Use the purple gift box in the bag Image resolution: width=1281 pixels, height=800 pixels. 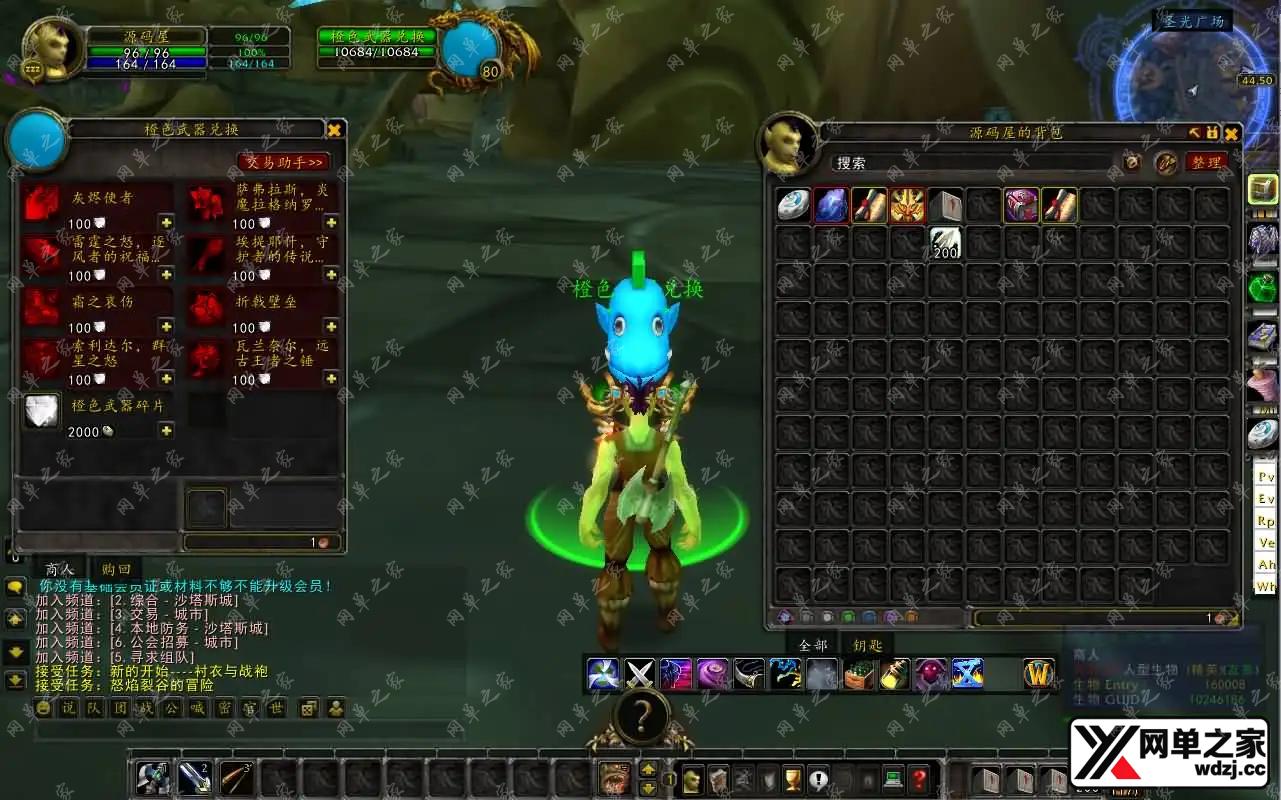1021,205
